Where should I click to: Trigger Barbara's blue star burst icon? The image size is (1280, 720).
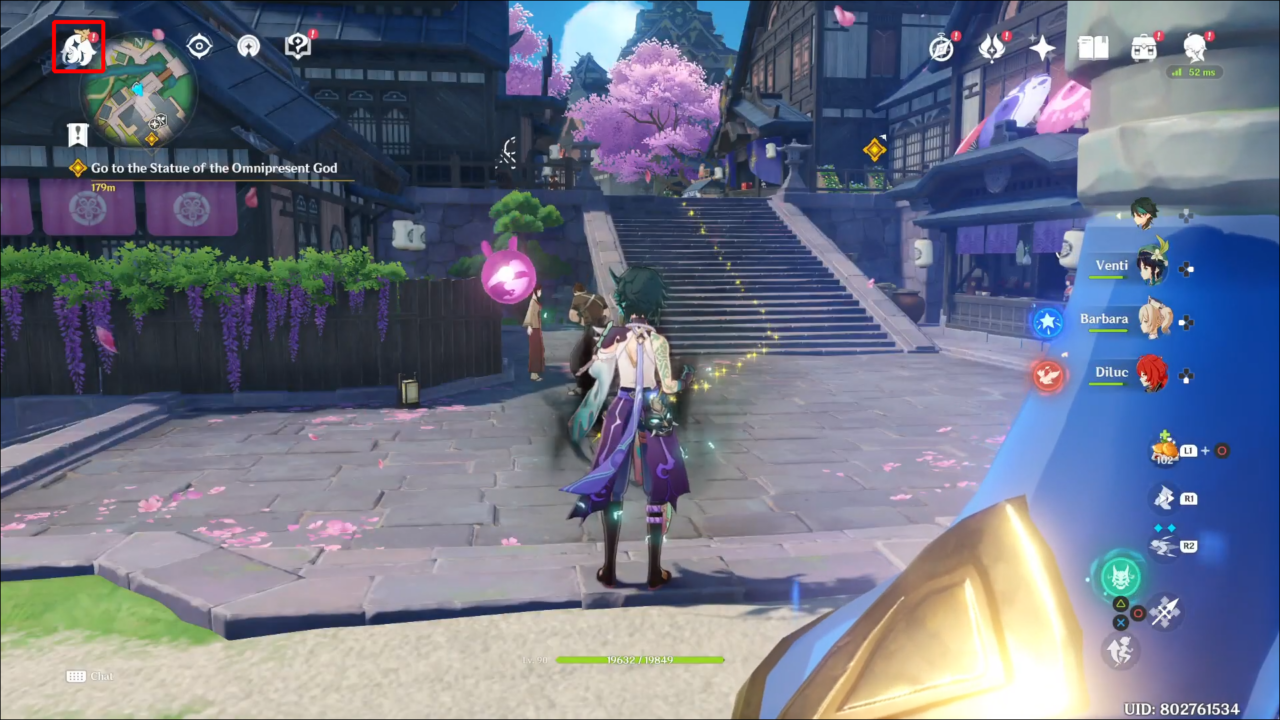(x=1047, y=322)
